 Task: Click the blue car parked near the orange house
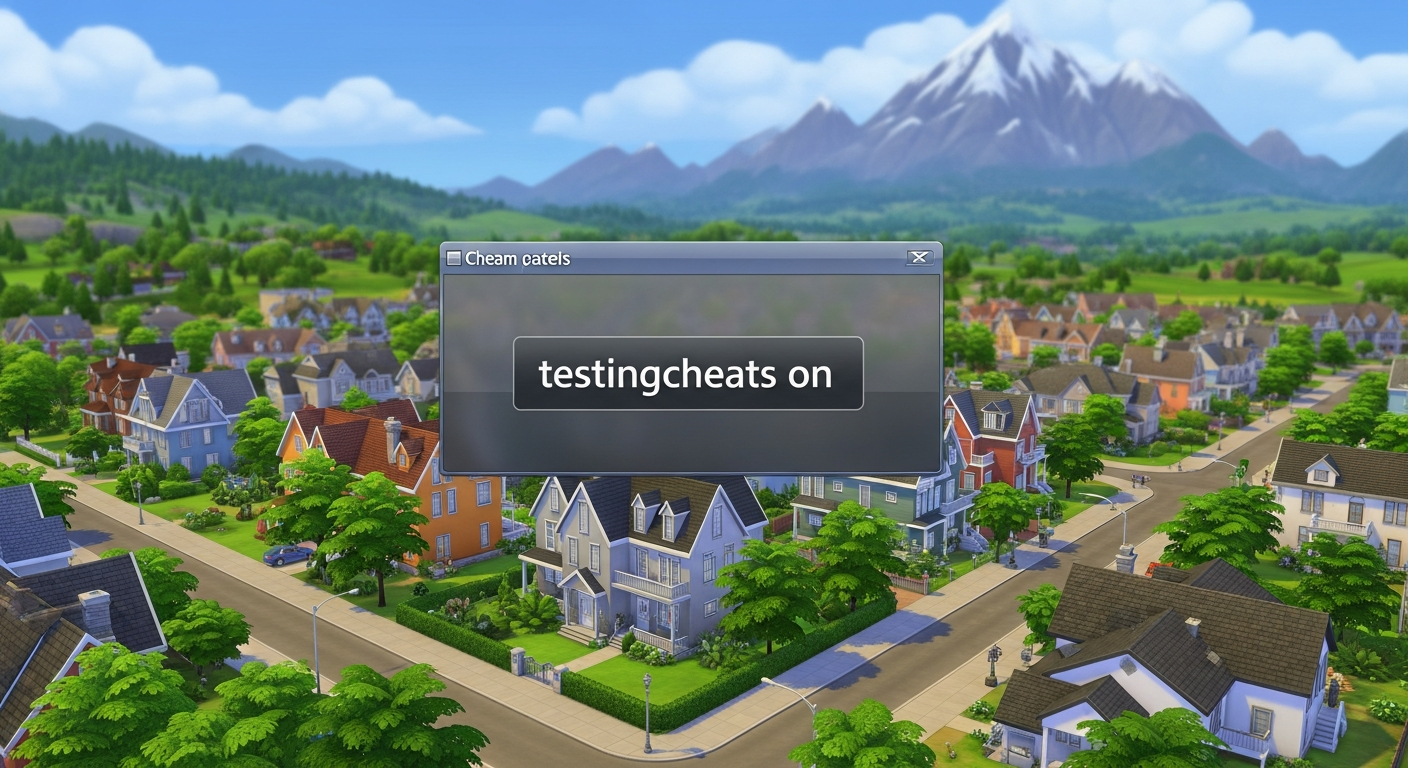click(284, 556)
